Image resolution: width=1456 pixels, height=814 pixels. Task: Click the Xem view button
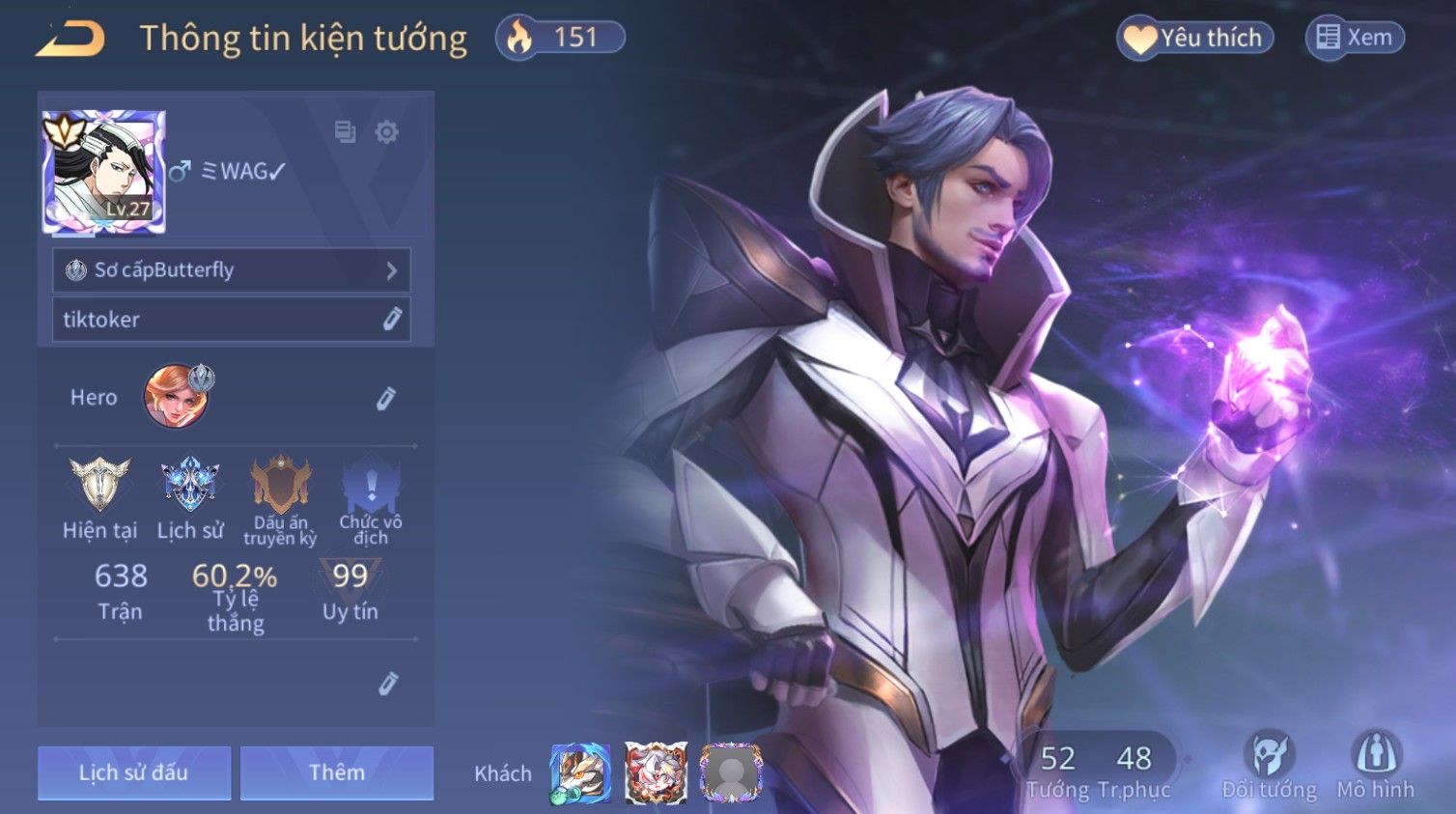click(1355, 38)
